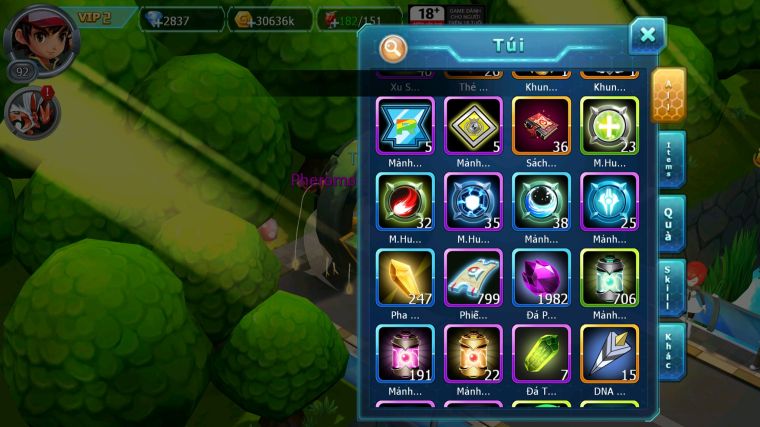760x427 pixels.
Task: Choose the green crystal Đá T item
Action: point(541,353)
